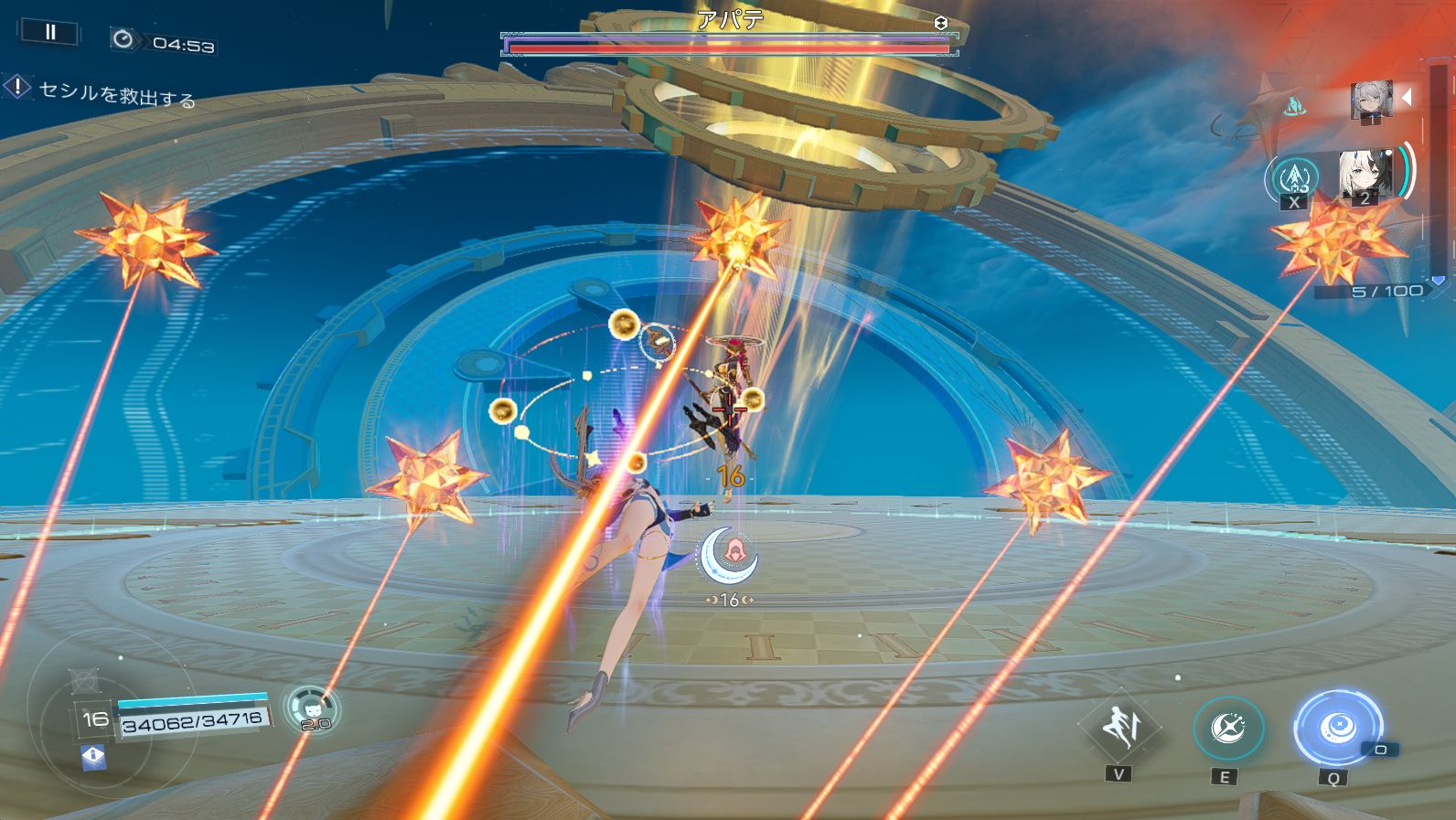Select the second party character portrait
1456x820 pixels.
1364,176
